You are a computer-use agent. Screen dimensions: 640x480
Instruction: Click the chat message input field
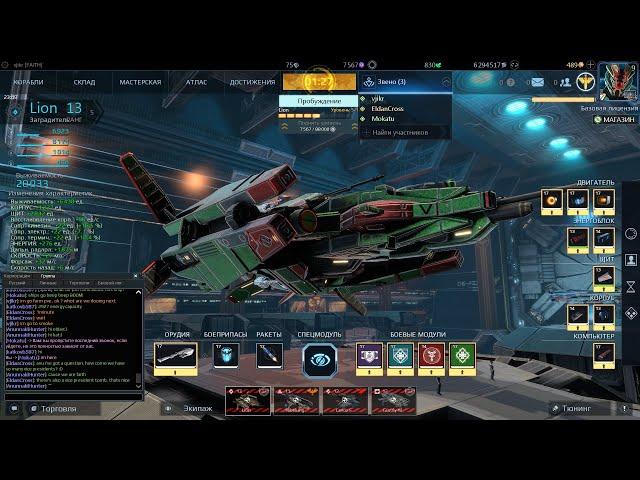(70, 398)
